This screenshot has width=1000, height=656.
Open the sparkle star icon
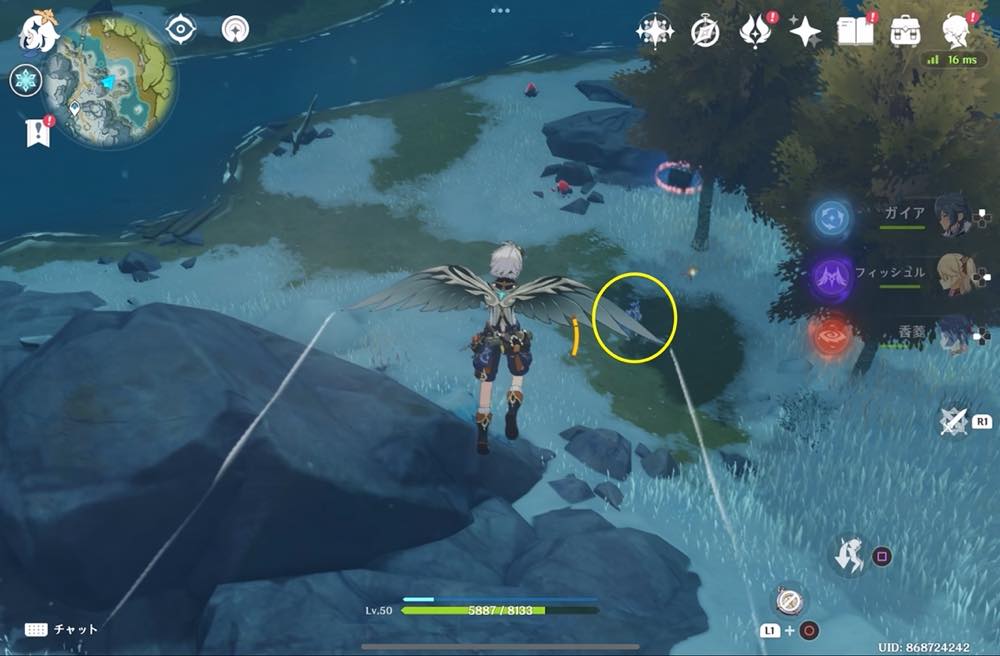804,32
